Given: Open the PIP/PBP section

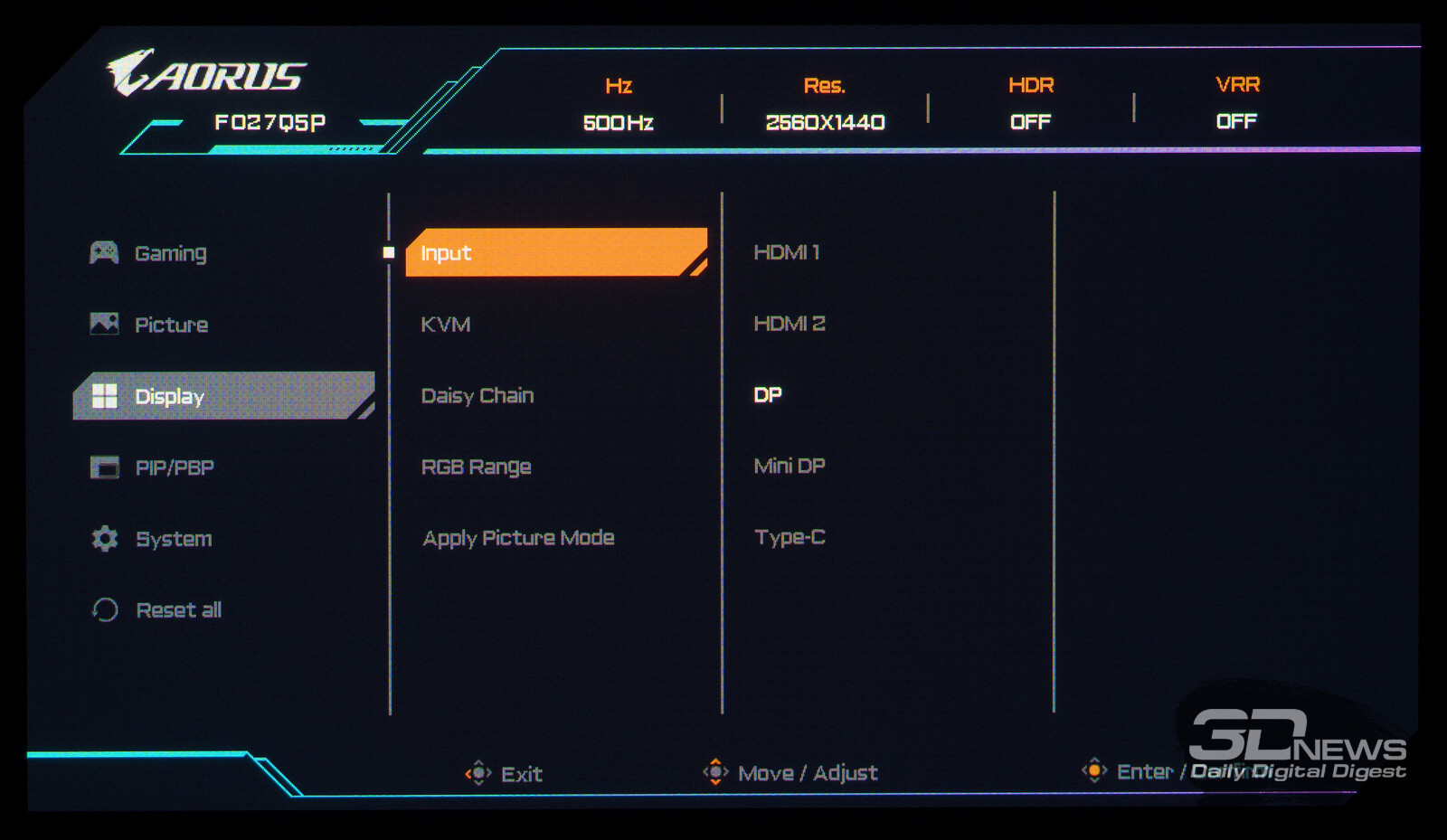Looking at the screenshot, I should coord(174,467).
